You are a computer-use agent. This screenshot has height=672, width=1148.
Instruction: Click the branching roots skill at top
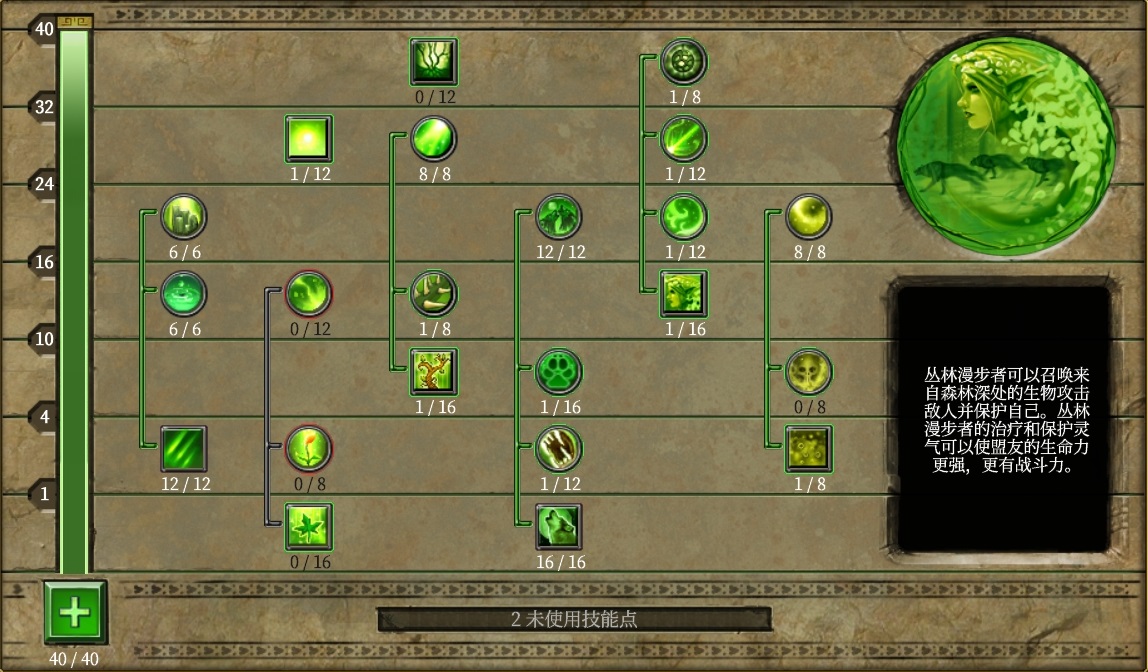coord(434,62)
